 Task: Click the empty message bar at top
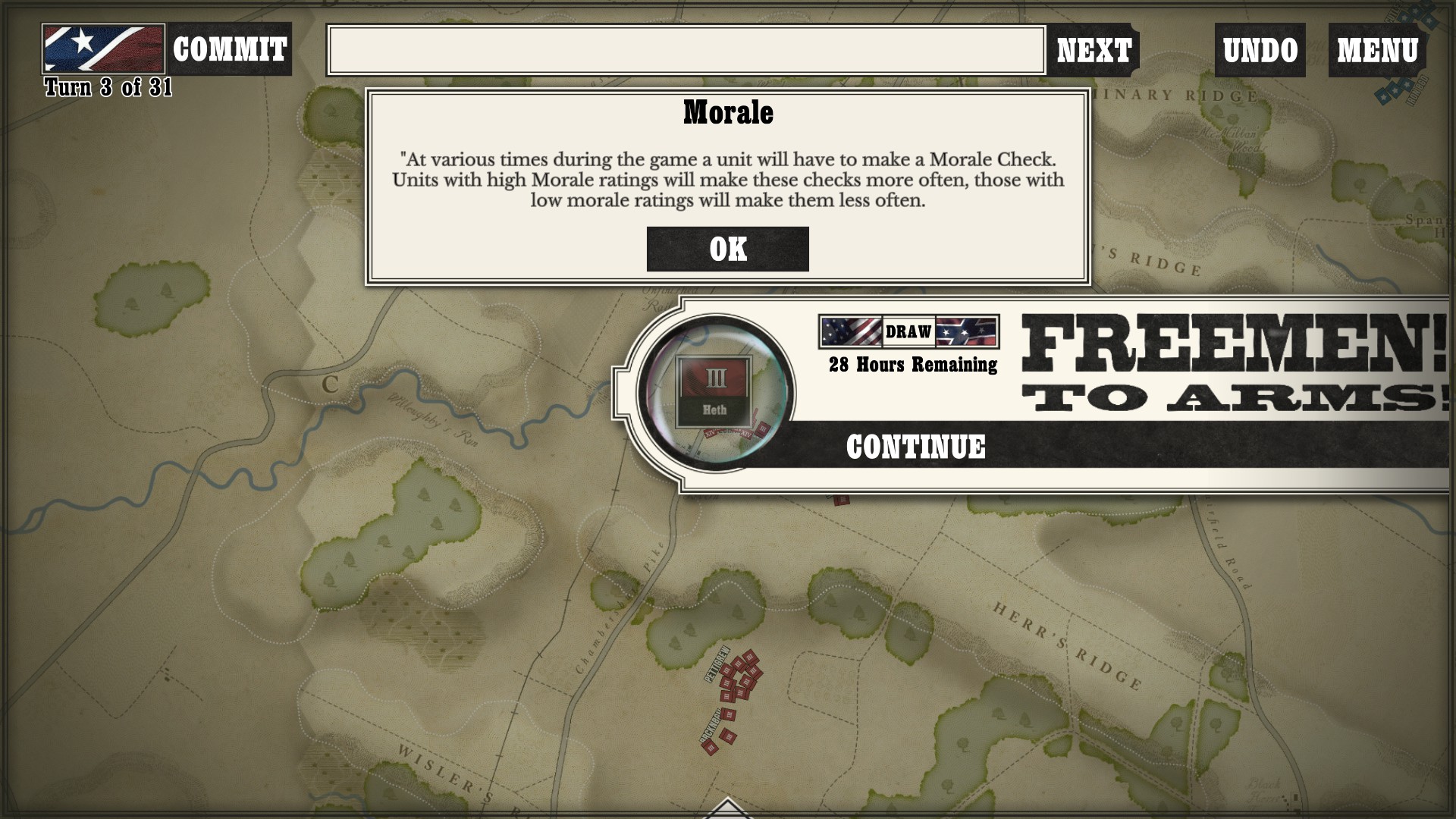click(x=686, y=50)
